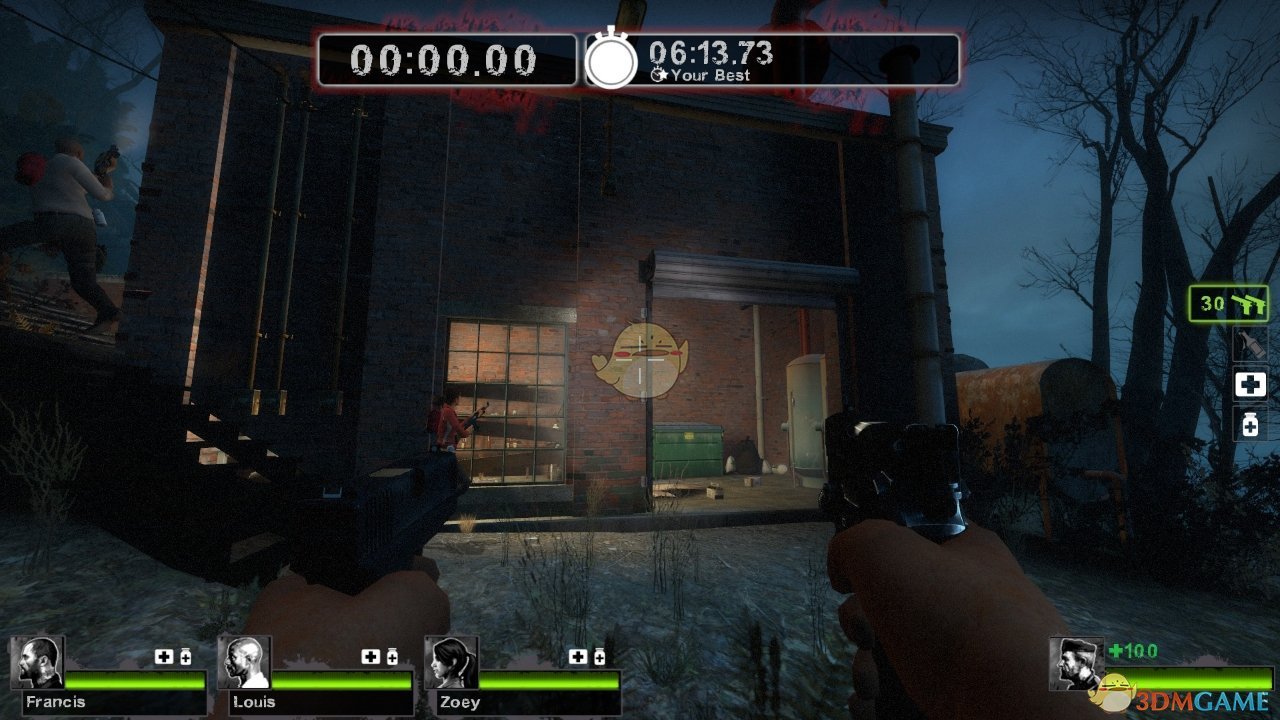Select the dual pistols weapon slot
This screenshot has height=720, width=1280.
(1229, 304)
